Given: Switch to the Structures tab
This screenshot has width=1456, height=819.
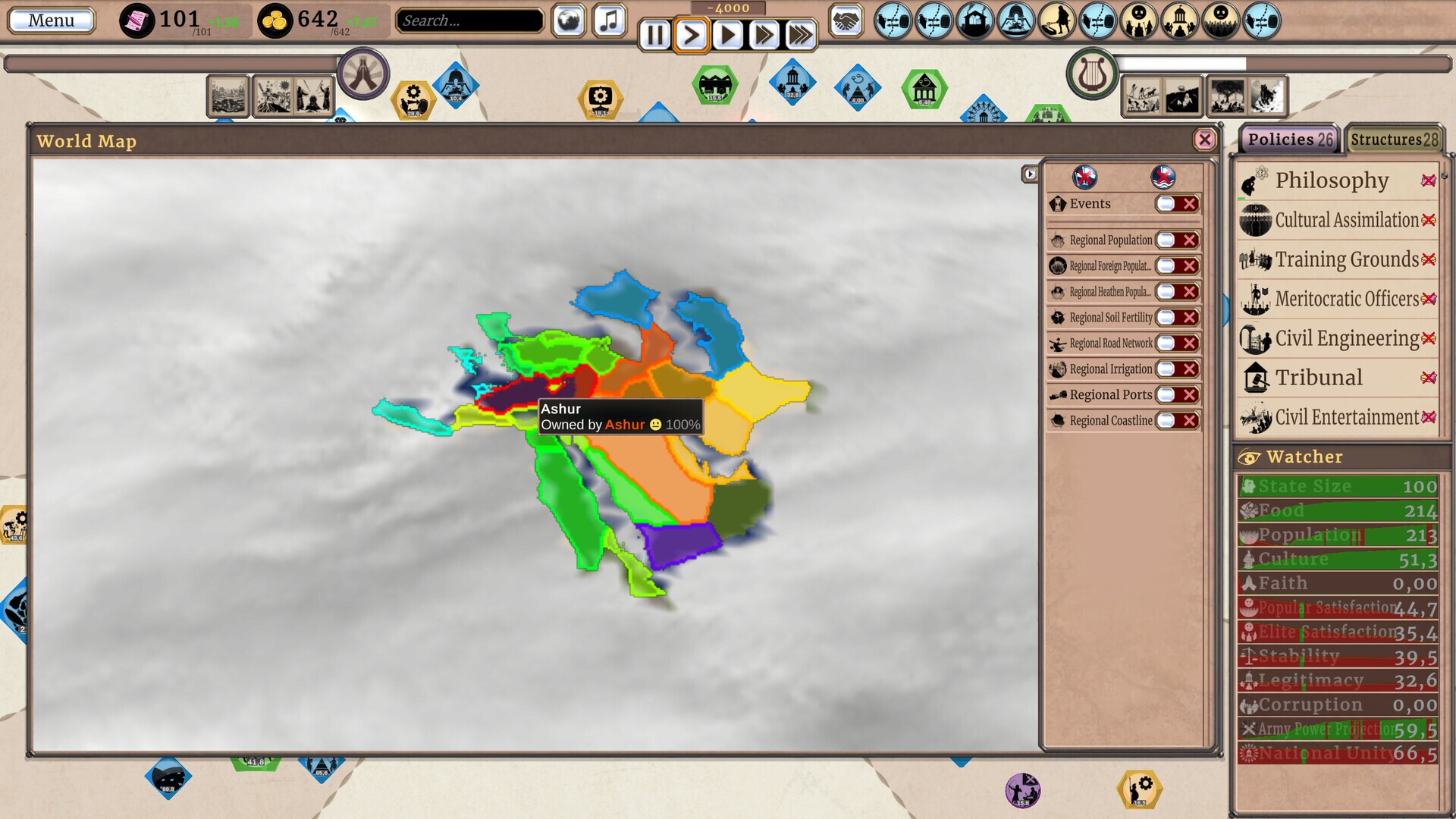Looking at the screenshot, I should (1393, 140).
